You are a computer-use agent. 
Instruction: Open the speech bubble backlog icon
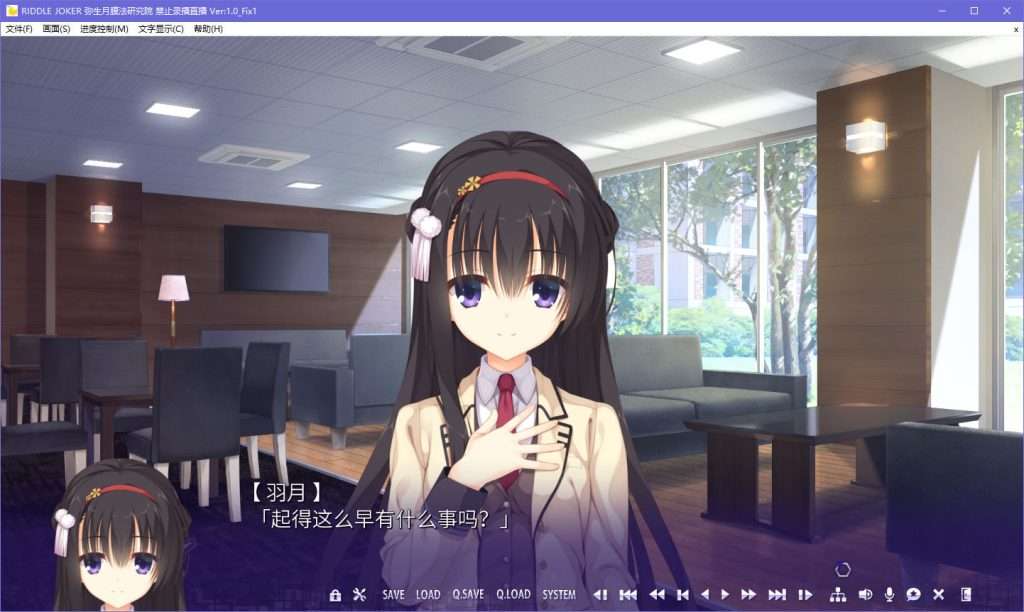click(x=913, y=595)
